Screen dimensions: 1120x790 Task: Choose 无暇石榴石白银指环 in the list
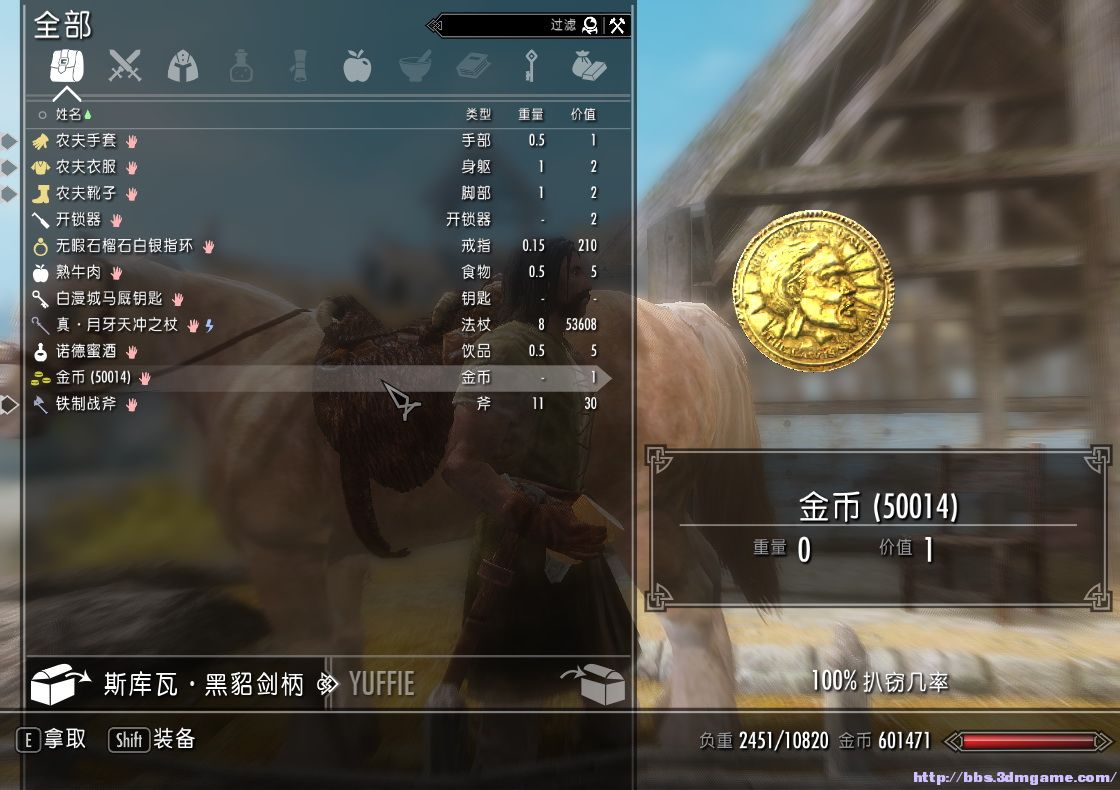coord(124,246)
